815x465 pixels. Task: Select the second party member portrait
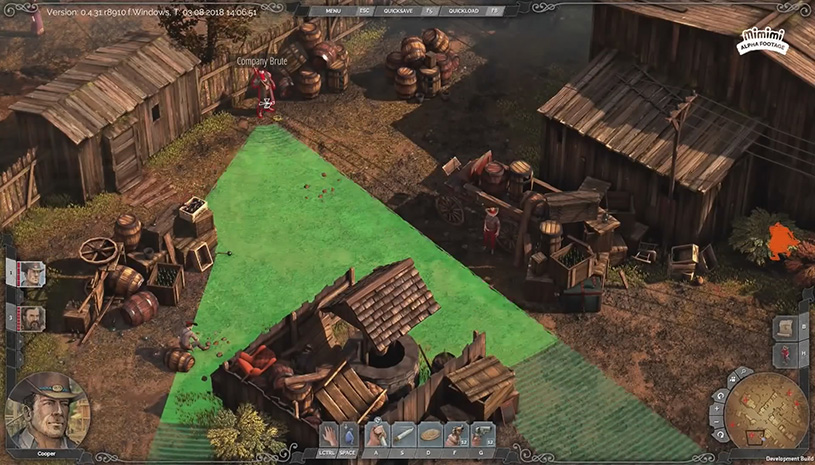tap(31, 318)
